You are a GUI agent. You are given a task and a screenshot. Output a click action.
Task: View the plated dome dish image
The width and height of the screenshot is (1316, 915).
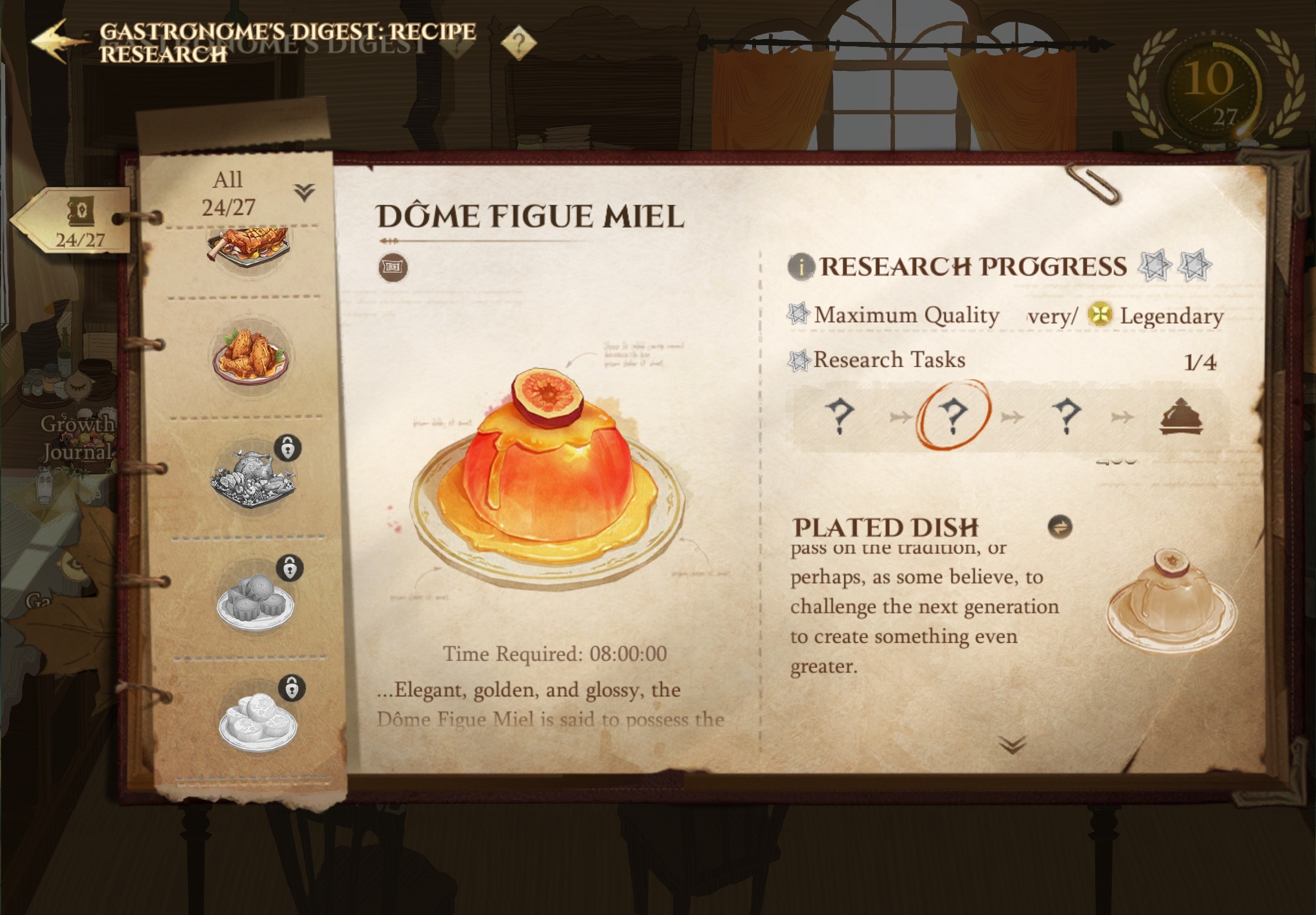coord(1170,601)
